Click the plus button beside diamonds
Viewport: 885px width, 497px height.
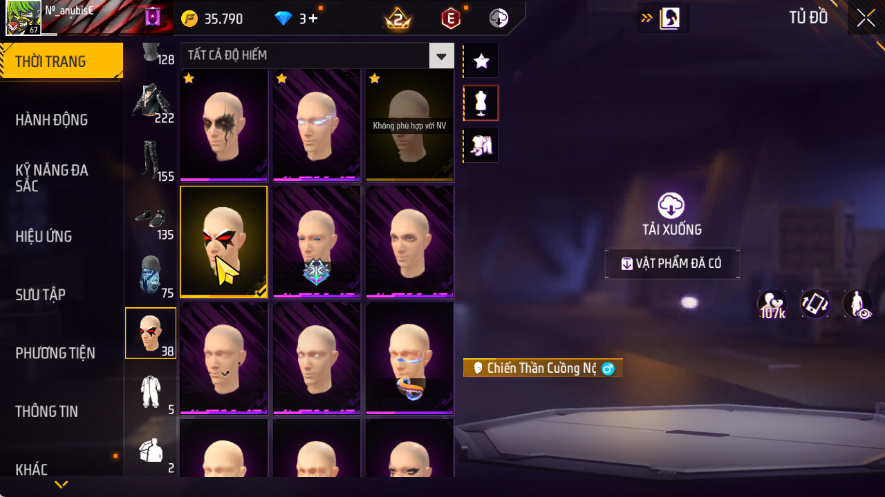(314, 18)
